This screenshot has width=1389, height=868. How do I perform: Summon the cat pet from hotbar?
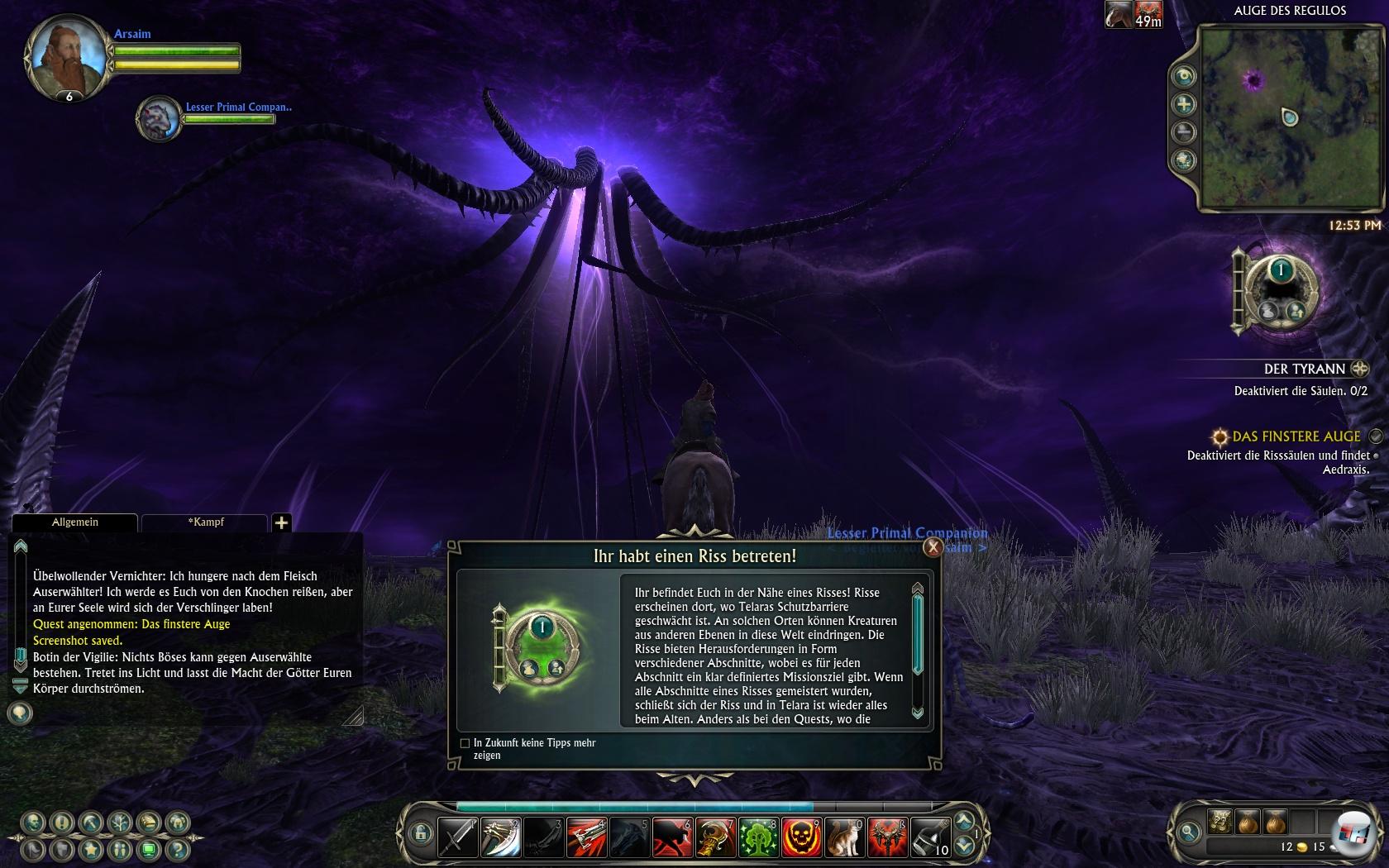point(844,837)
